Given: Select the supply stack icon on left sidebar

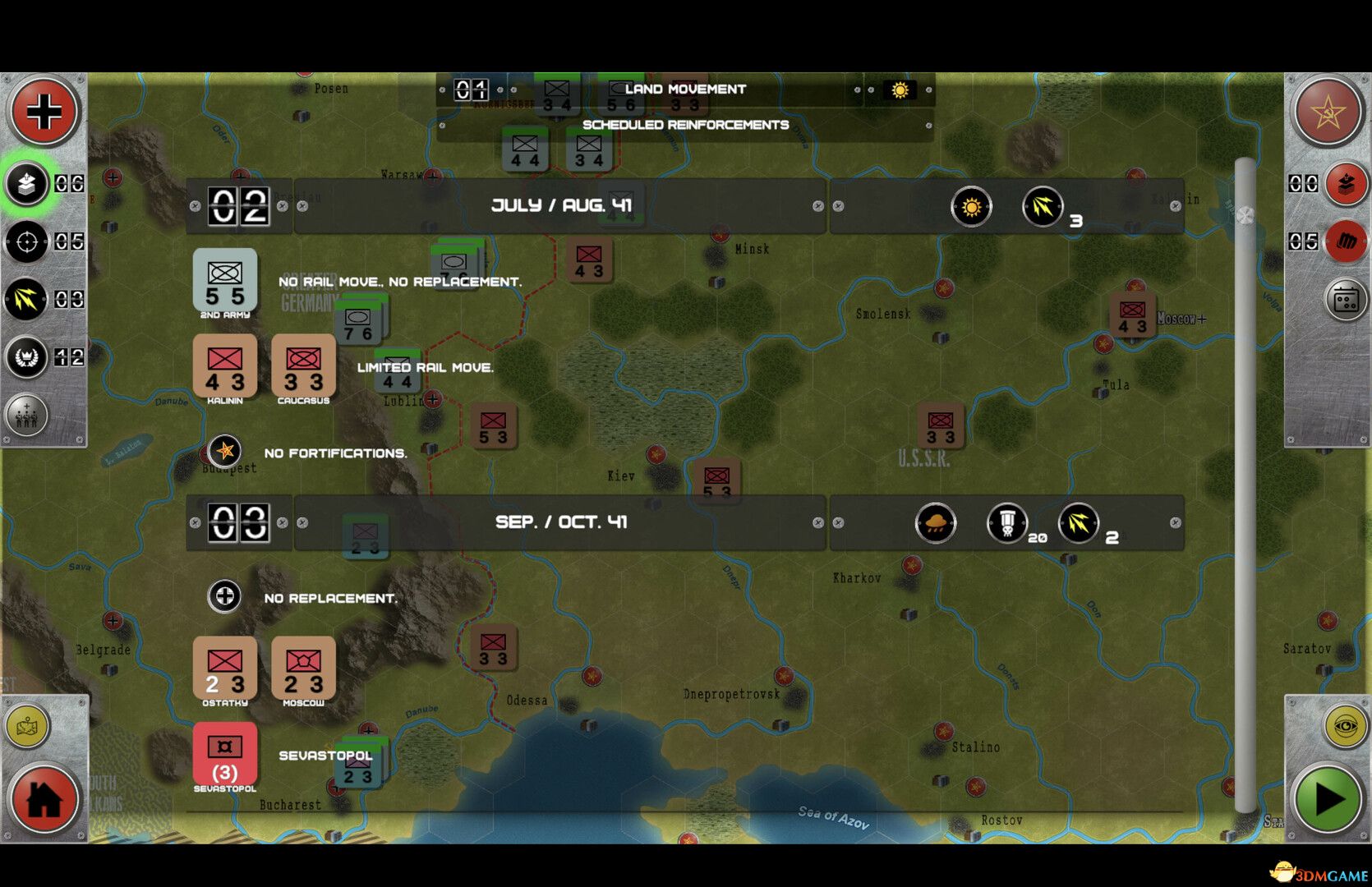Looking at the screenshot, I should pyautogui.click(x=27, y=184).
